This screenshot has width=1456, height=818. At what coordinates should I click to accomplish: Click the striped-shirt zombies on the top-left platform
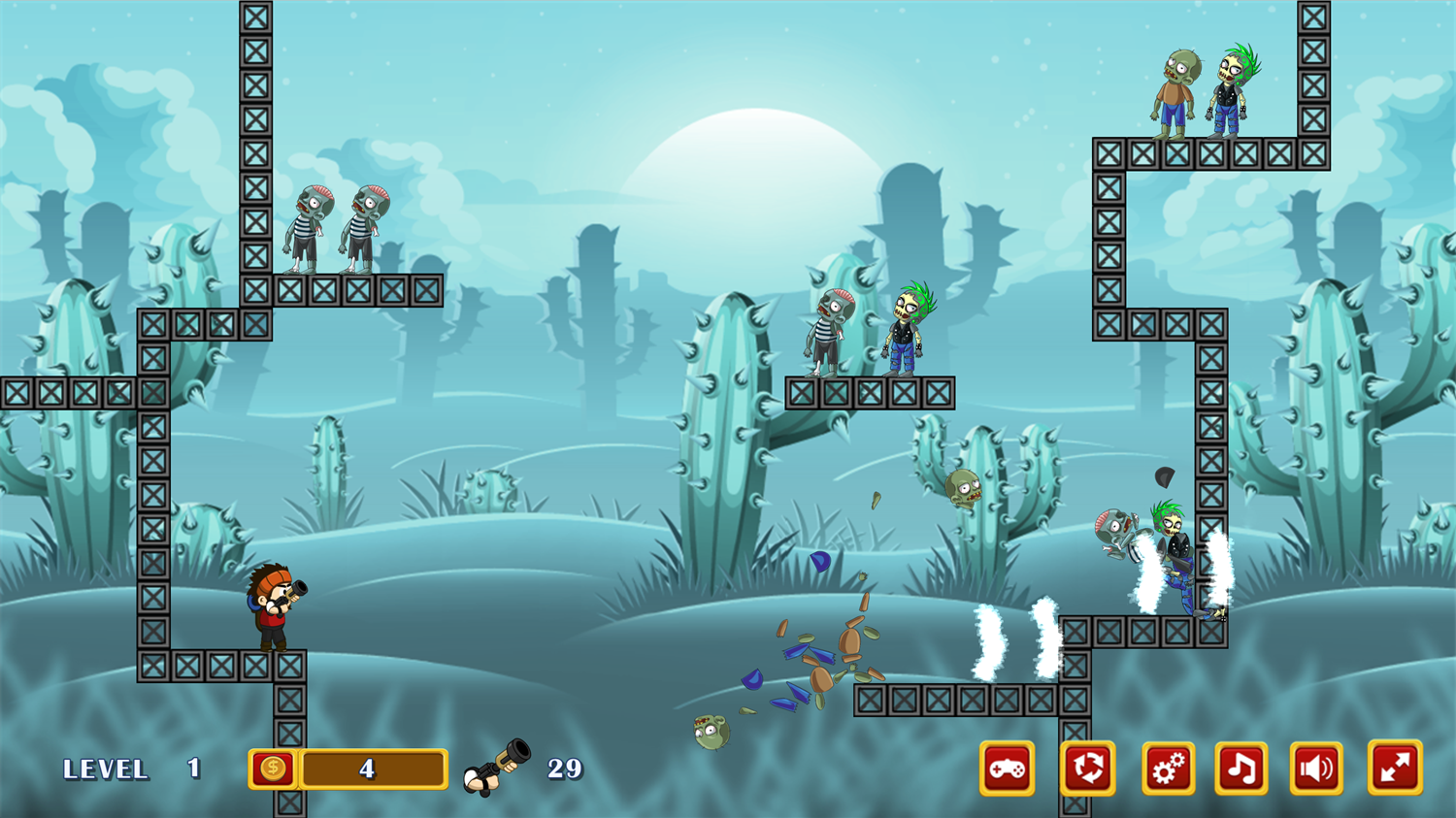(x=335, y=228)
